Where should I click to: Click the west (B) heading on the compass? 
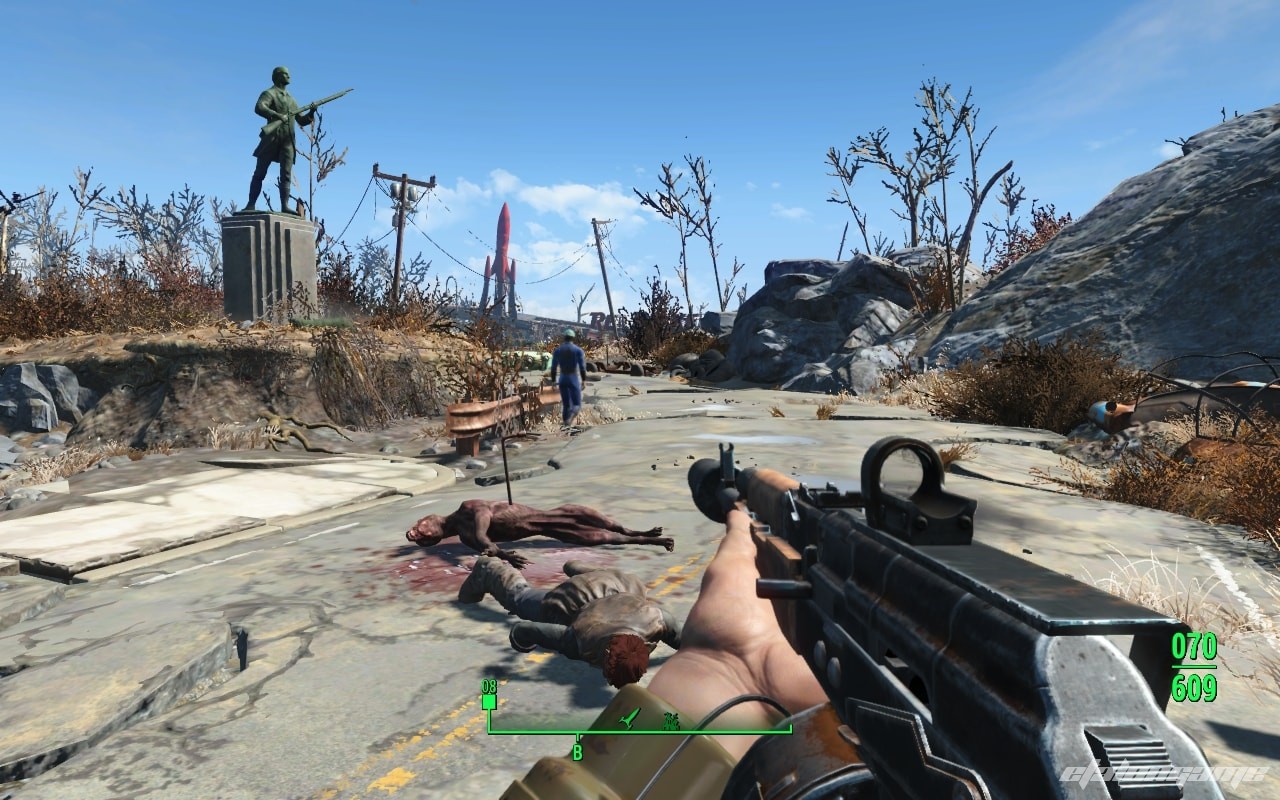[577, 751]
